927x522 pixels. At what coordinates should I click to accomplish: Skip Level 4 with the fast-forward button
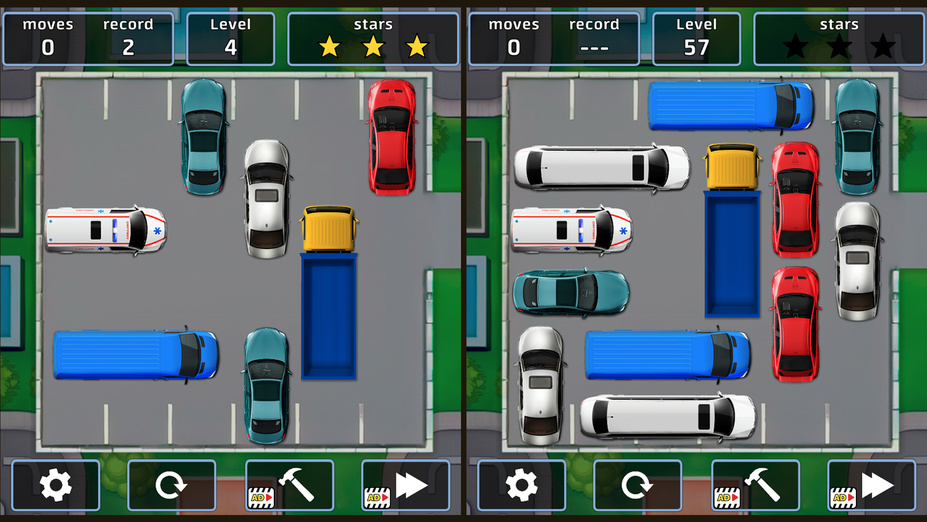click(405, 486)
